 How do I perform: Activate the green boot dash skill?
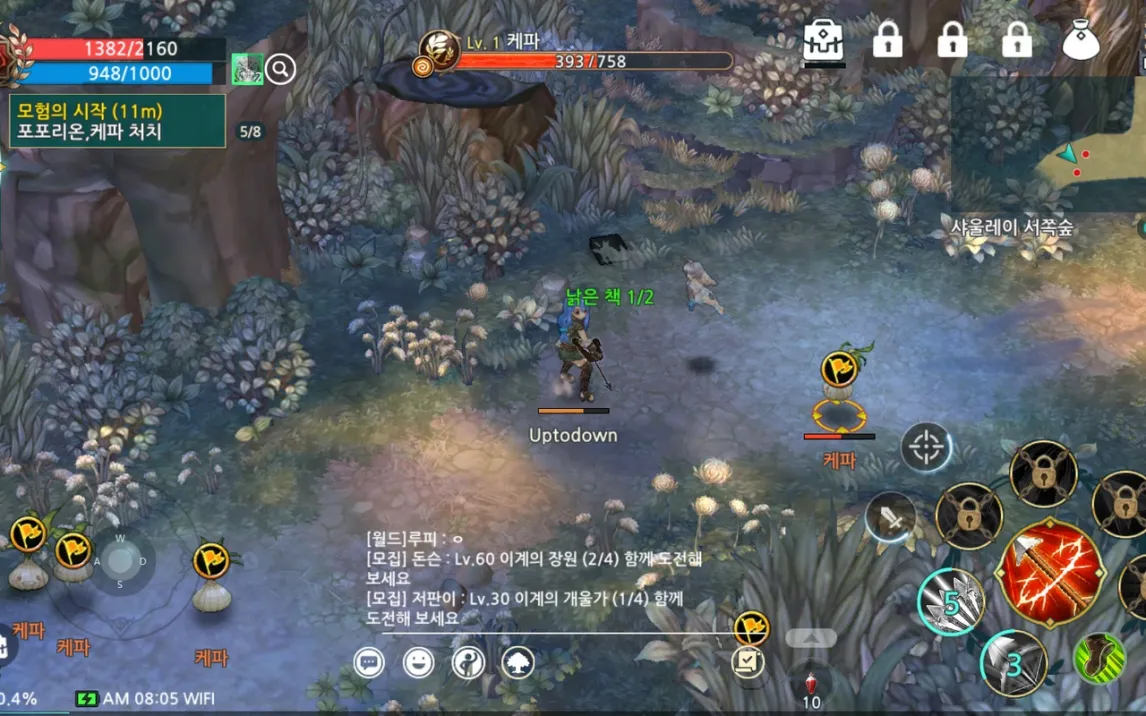point(1099,658)
